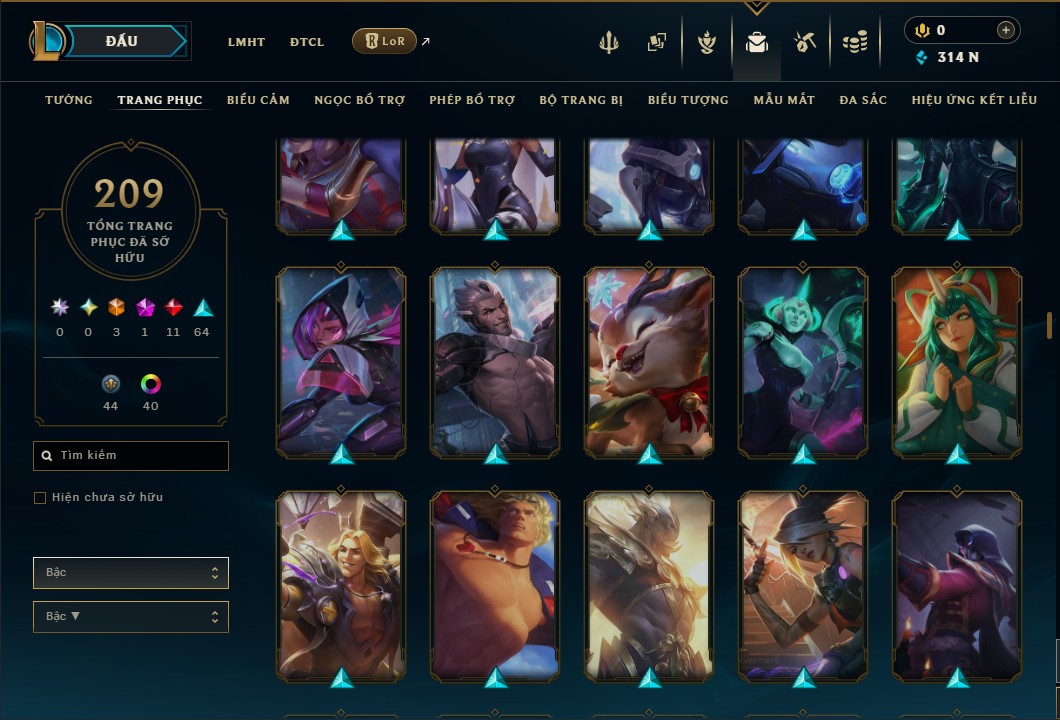Switch to the TƯỚNG tab
Viewport: 1060px width, 720px height.
69,100
